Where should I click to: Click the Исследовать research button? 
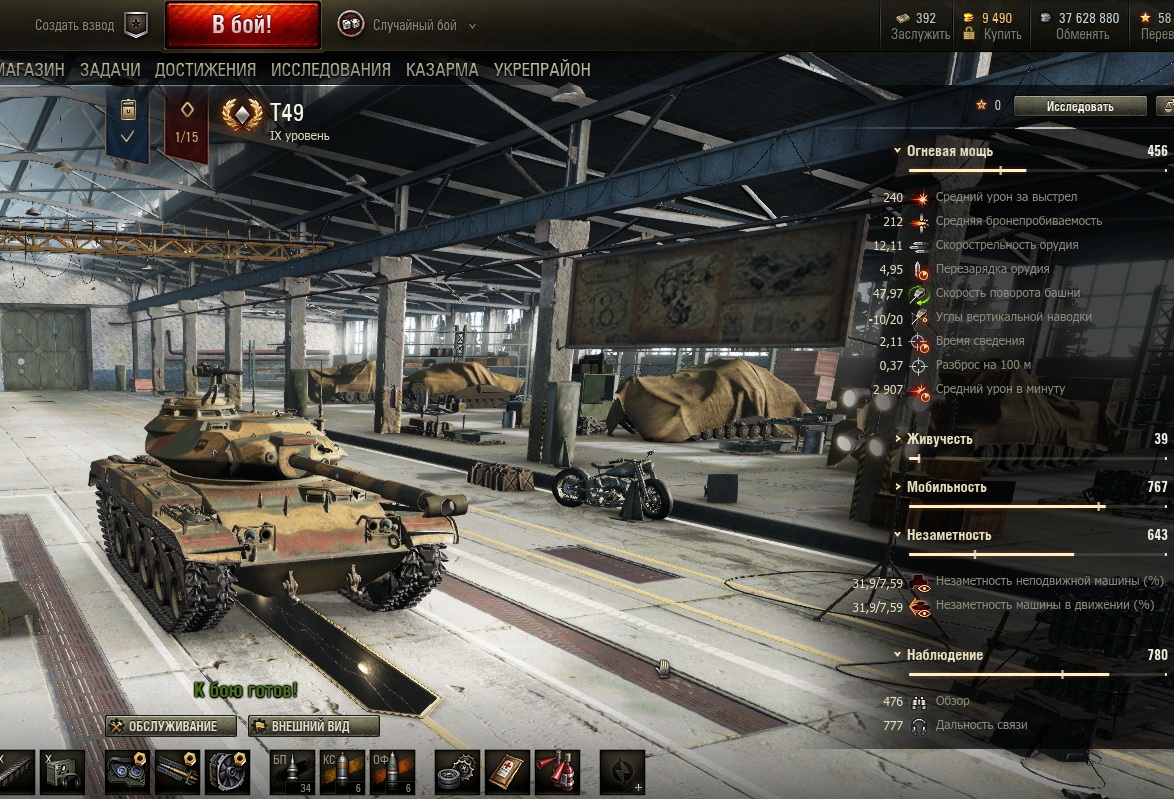(x=1079, y=106)
